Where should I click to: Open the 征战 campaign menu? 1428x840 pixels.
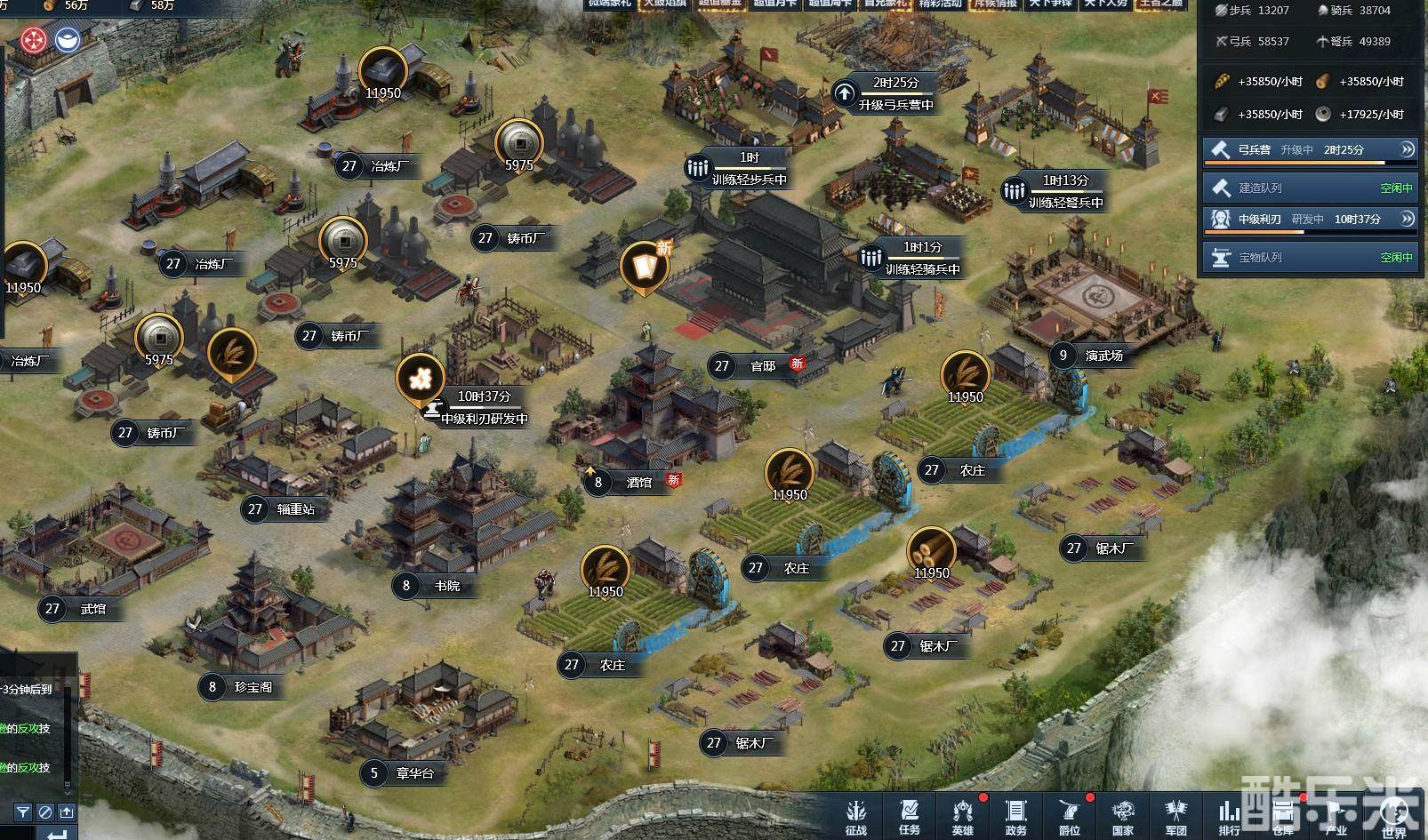point(855,816)
